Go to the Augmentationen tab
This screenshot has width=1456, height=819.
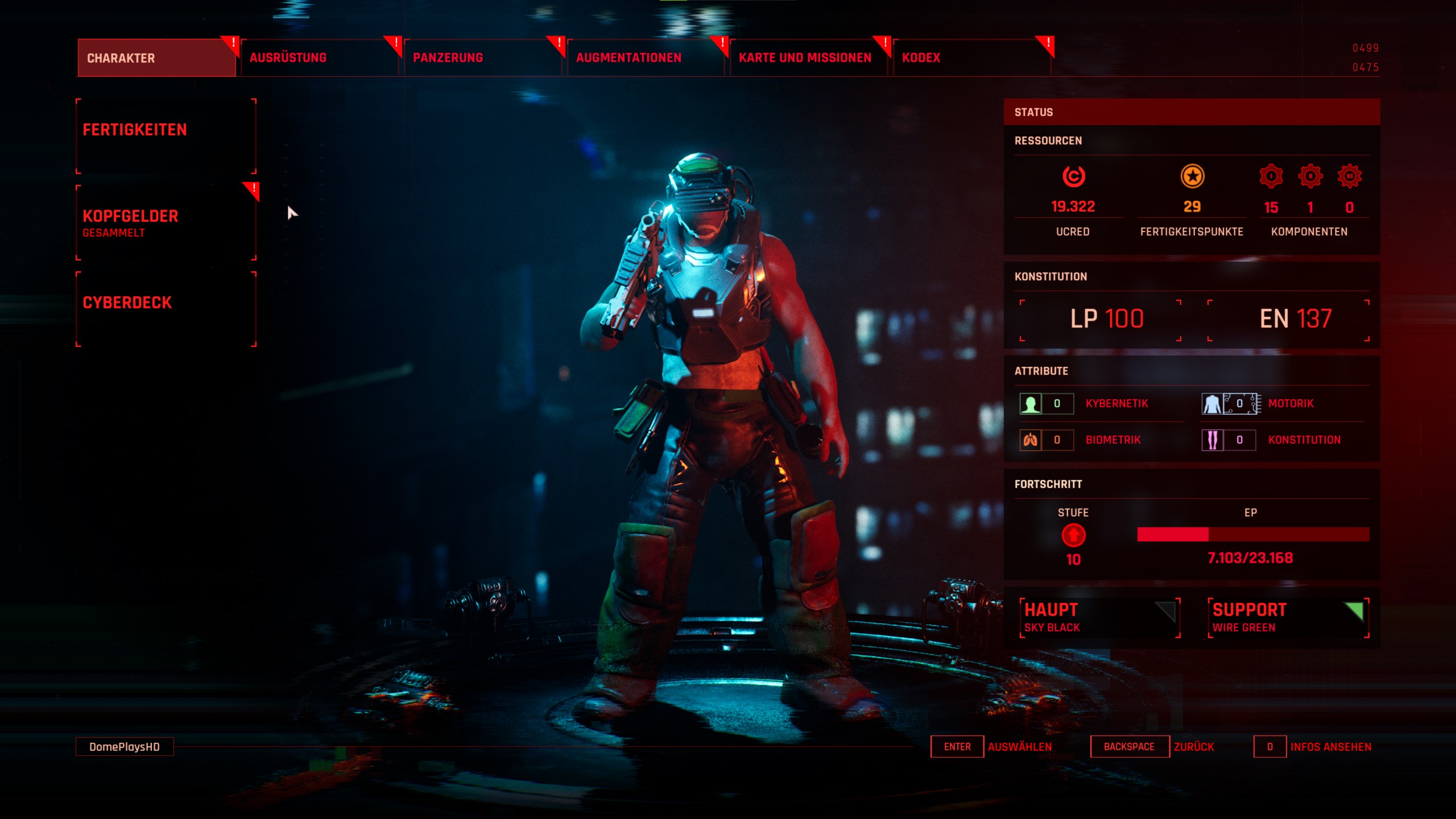click(x=645, y=58)
